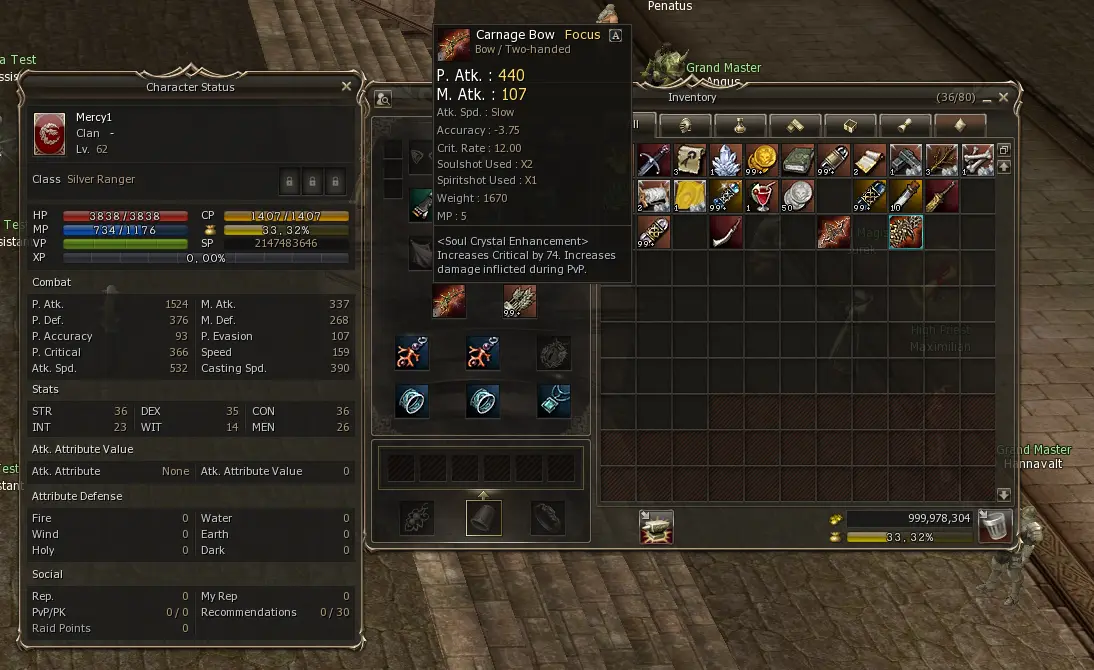Minimize the Inventory window
The width and height of the screenshot is (1094, 670).
pyautogui.click(x=986, y=98)
